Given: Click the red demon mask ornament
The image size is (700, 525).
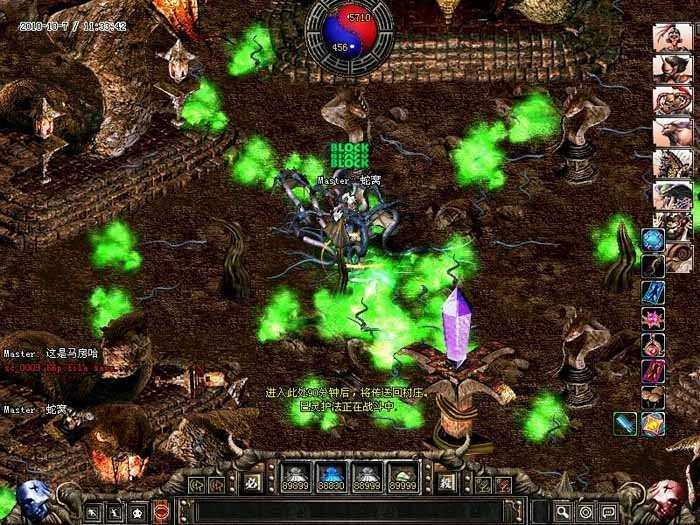Looking at the screenshot, I should click(667, 497).
